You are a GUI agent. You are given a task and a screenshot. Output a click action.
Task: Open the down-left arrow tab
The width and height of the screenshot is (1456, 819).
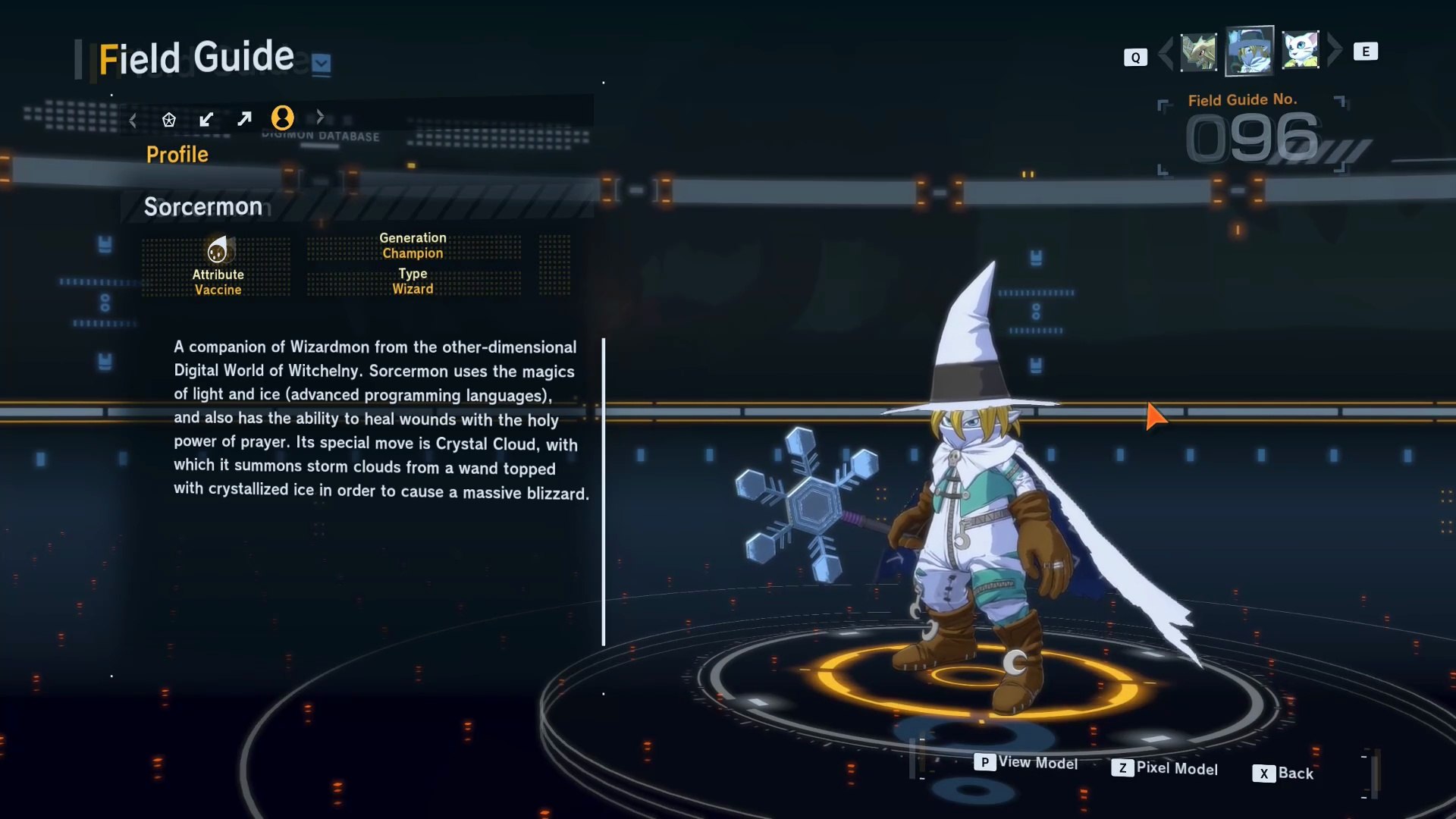206,119
